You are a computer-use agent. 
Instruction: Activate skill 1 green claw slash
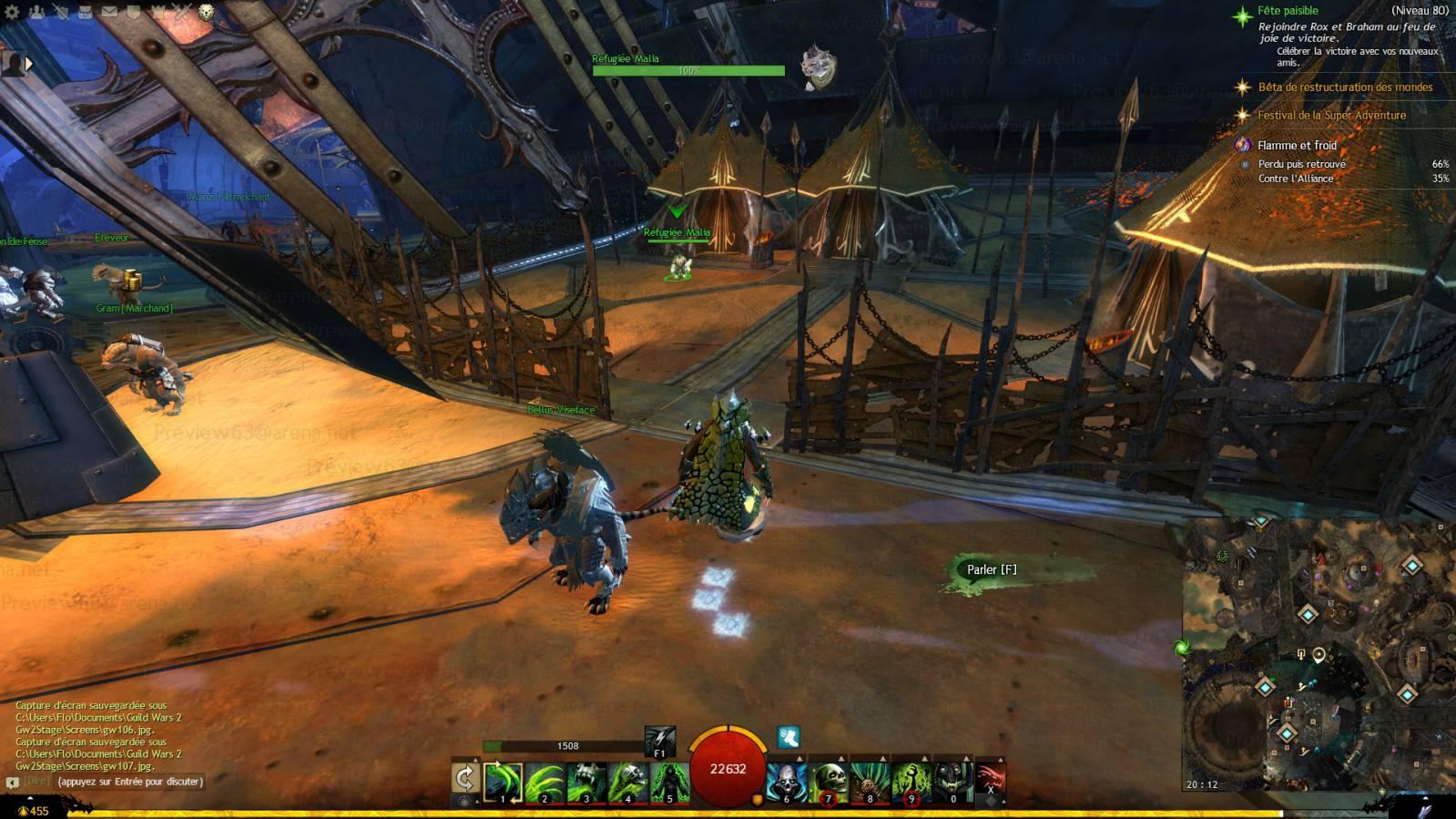point(504,783)
